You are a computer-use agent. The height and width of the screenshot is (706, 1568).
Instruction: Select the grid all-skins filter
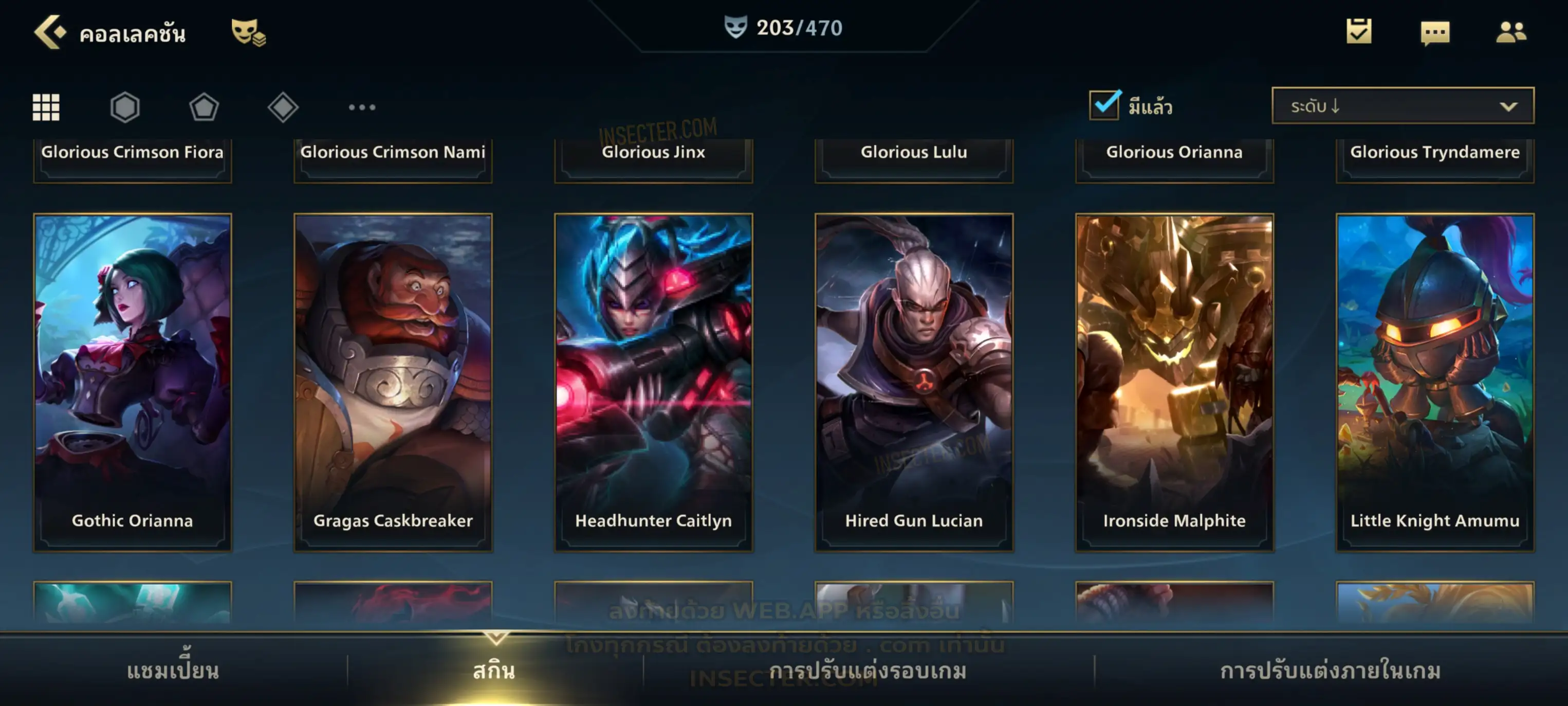click(x=46, y=107)
